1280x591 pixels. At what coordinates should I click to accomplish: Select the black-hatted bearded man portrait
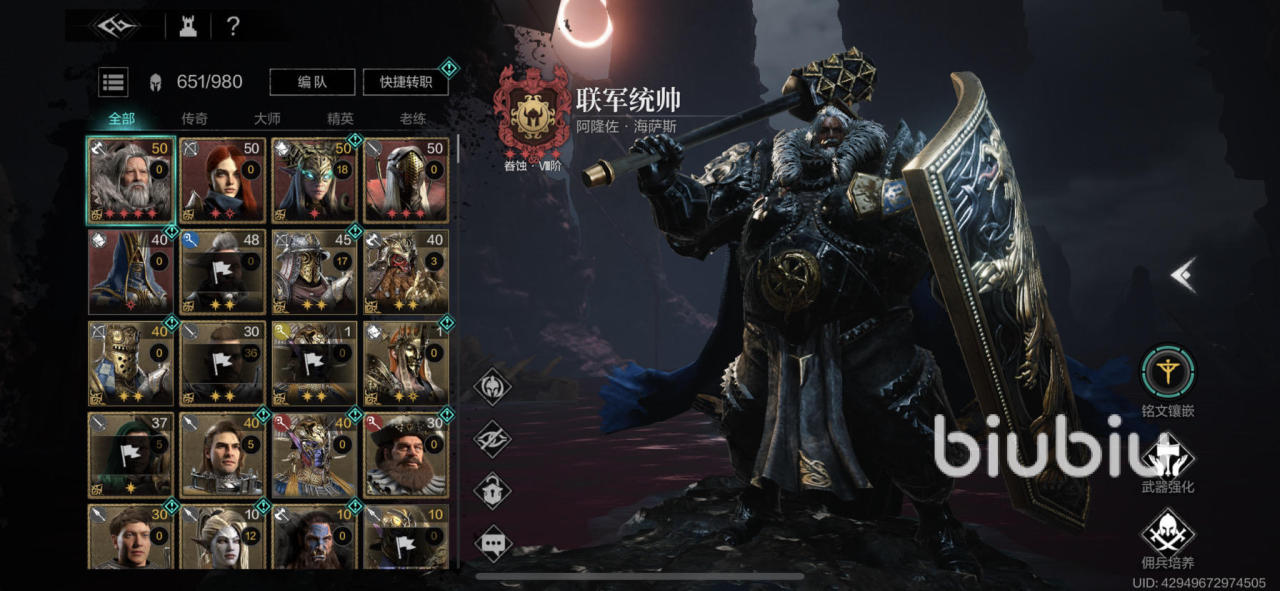click(x=406, y=455)
